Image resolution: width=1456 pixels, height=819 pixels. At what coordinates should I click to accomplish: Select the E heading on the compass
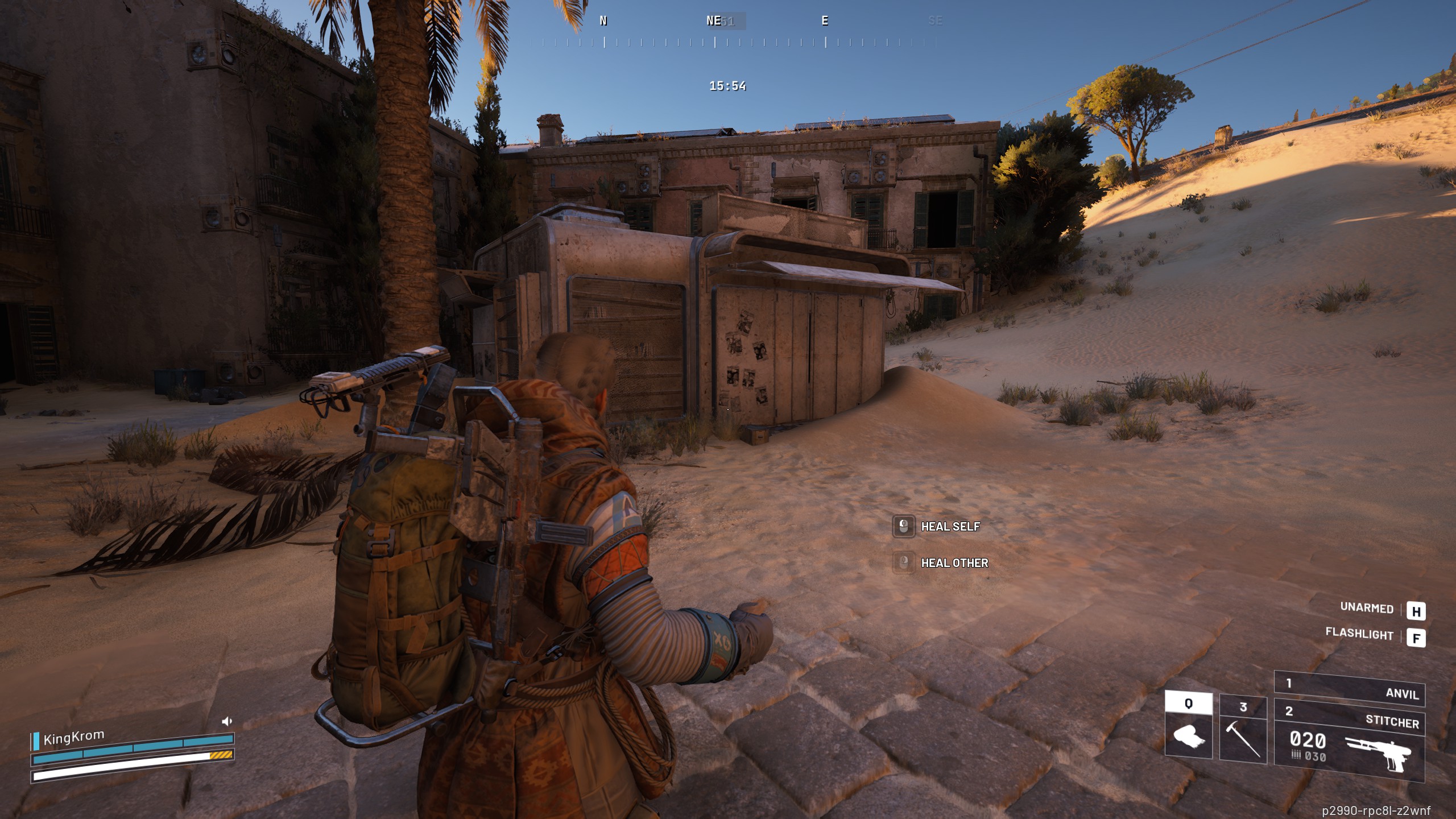coord(825,21)
